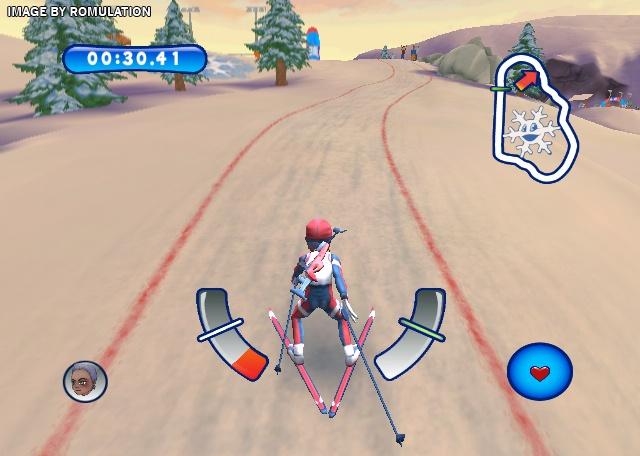The height and width of the screenshot is (456, 640).
Task: Click the character portrait icon
Action: click(x=85, y=381)
